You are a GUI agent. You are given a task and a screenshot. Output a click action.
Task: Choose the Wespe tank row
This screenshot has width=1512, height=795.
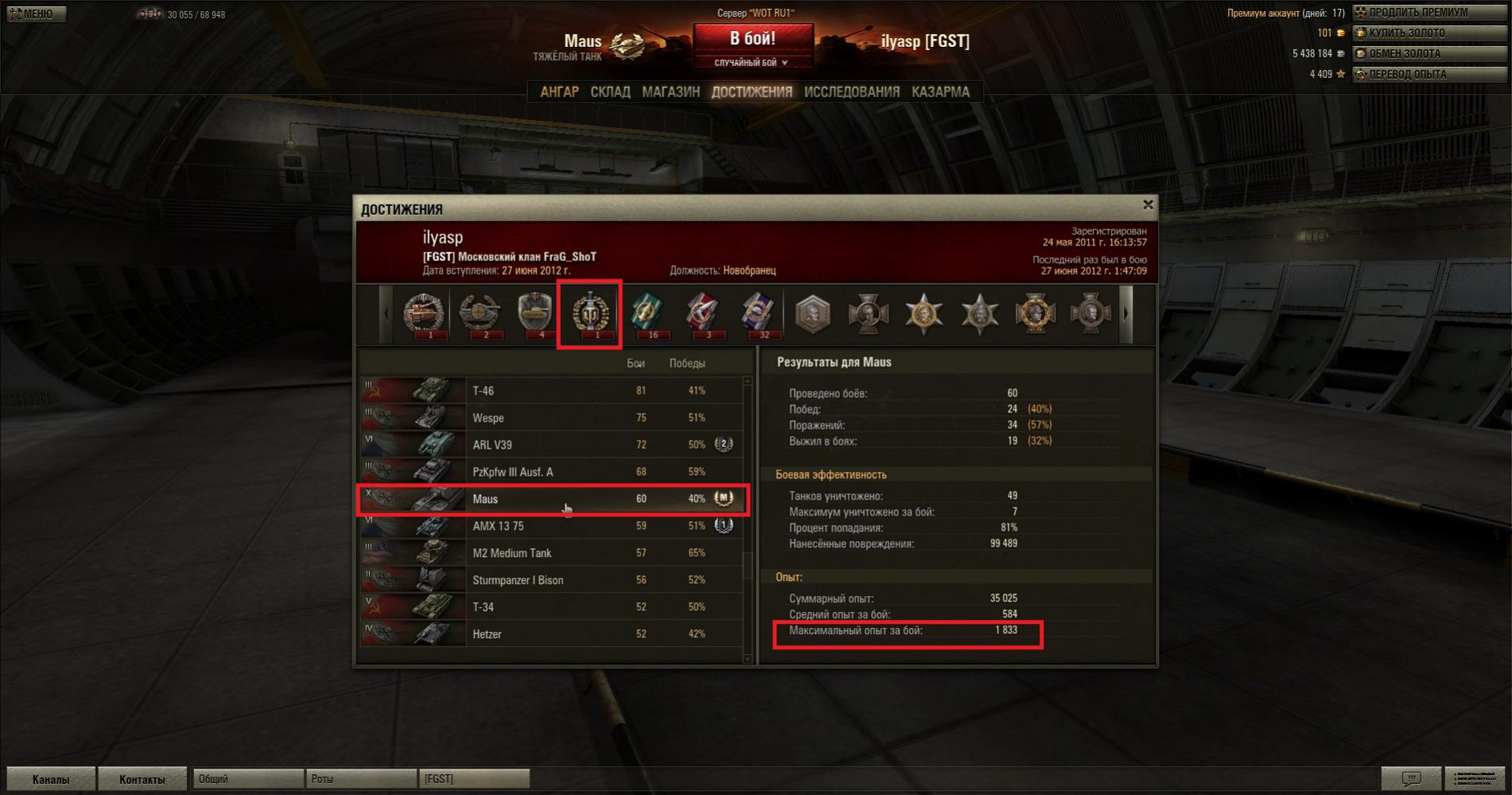[x=549, y=418]
